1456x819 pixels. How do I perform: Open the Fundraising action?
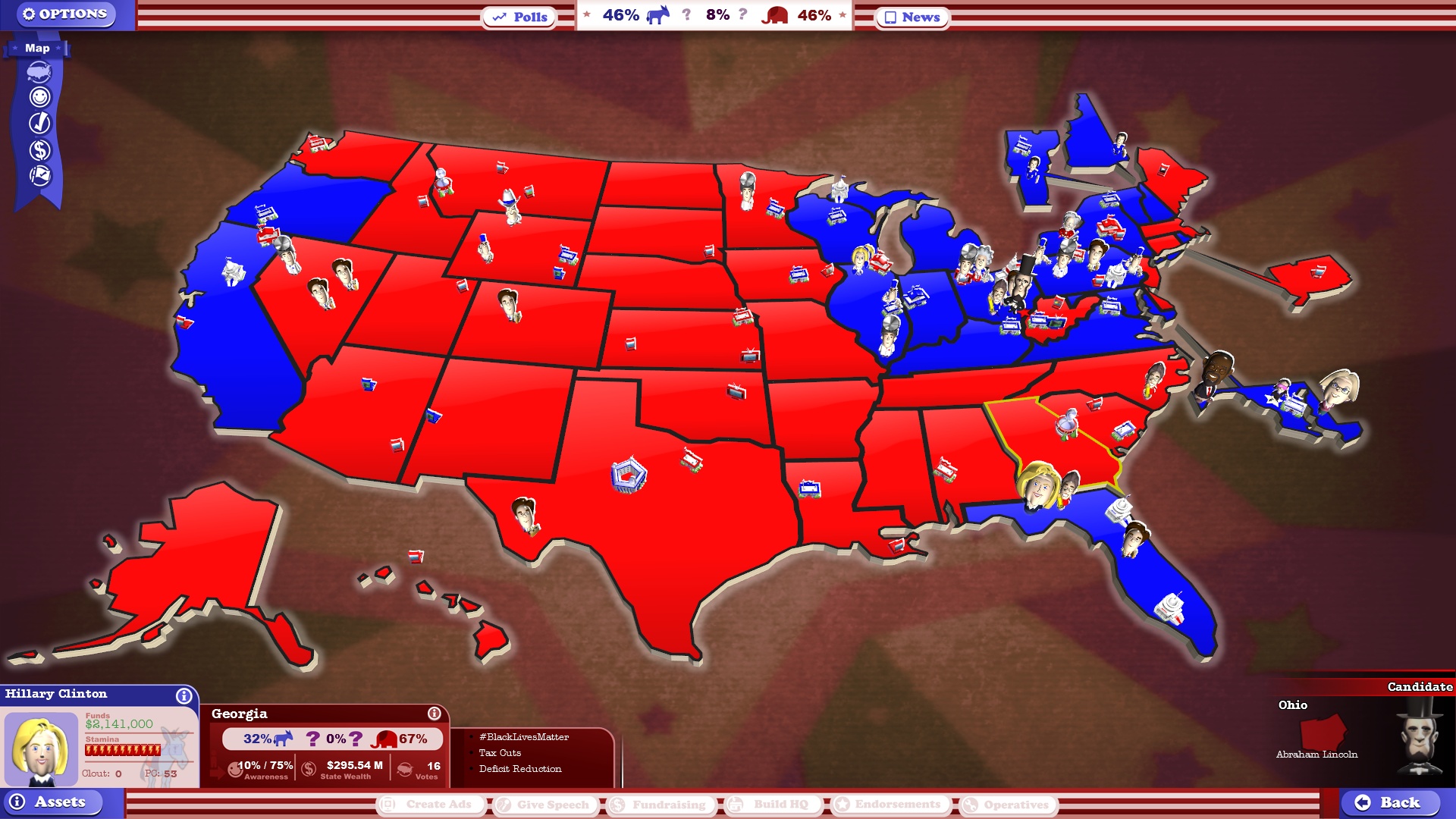pos(660,805)
